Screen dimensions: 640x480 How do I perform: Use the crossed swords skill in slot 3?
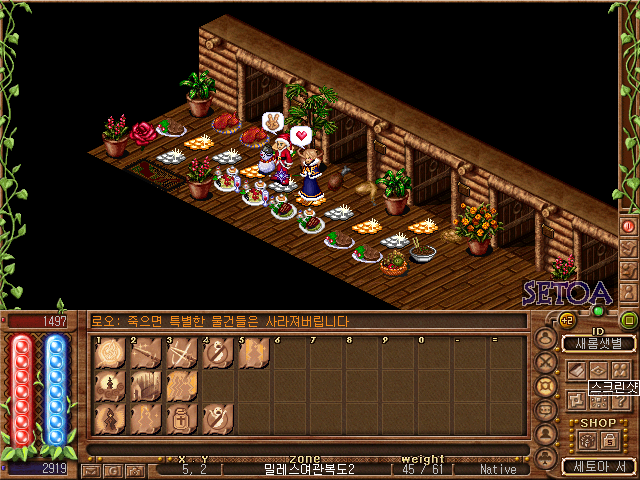181,354
